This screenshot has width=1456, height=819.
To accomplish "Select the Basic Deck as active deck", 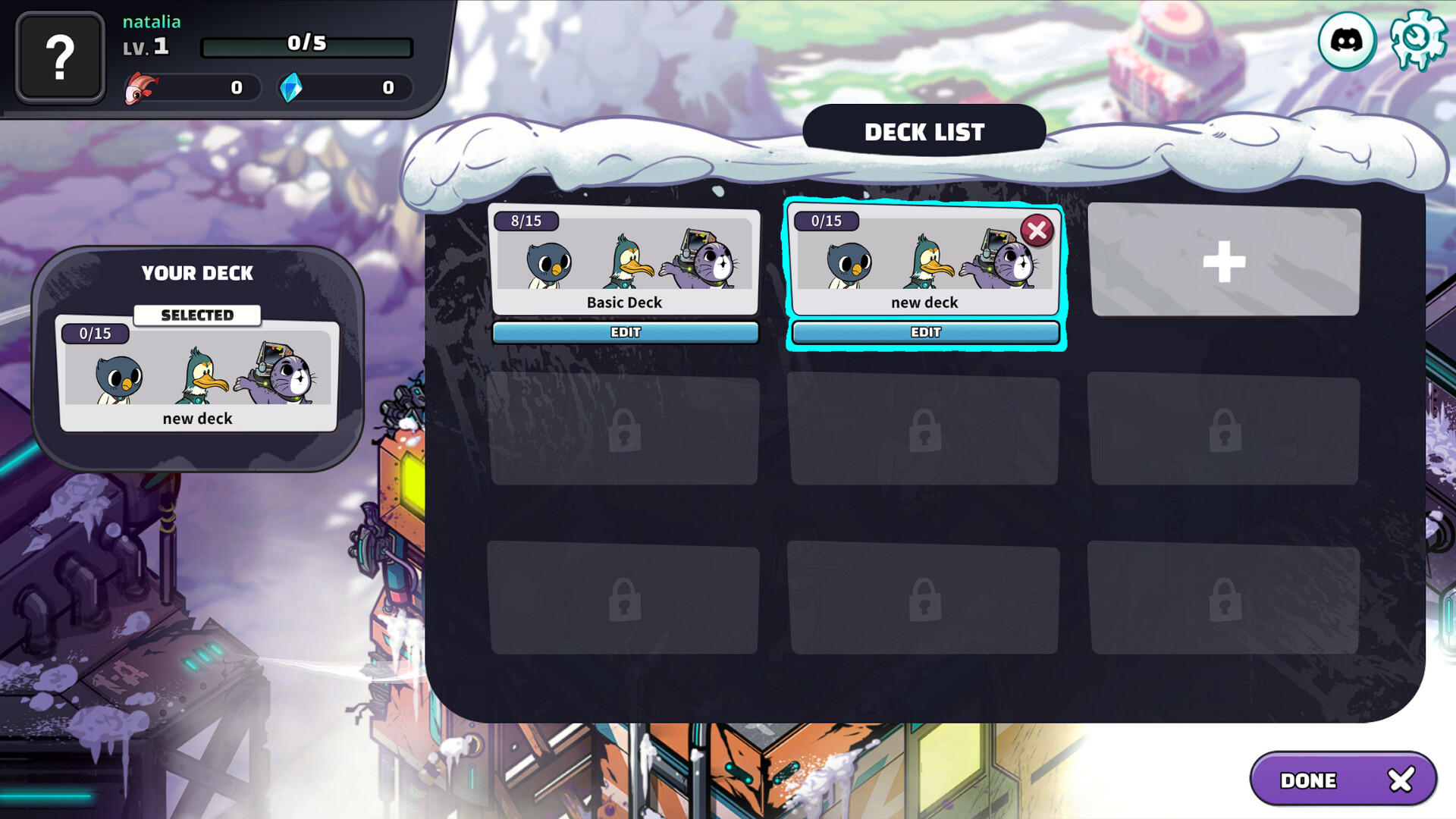I will click(625, 262).
